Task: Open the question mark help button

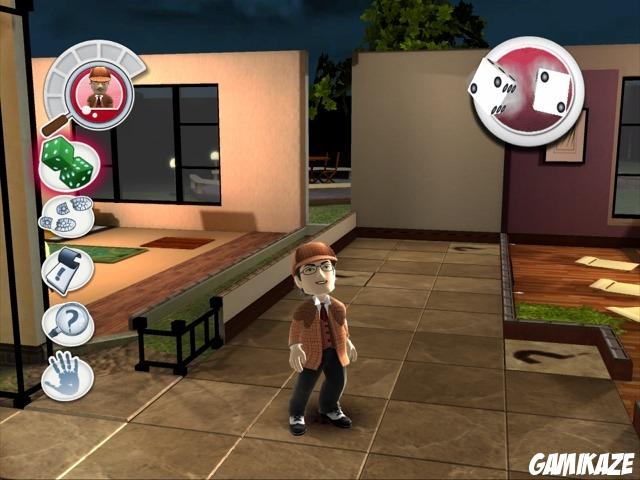Action: pyautogui.click(x=69, y=324)
